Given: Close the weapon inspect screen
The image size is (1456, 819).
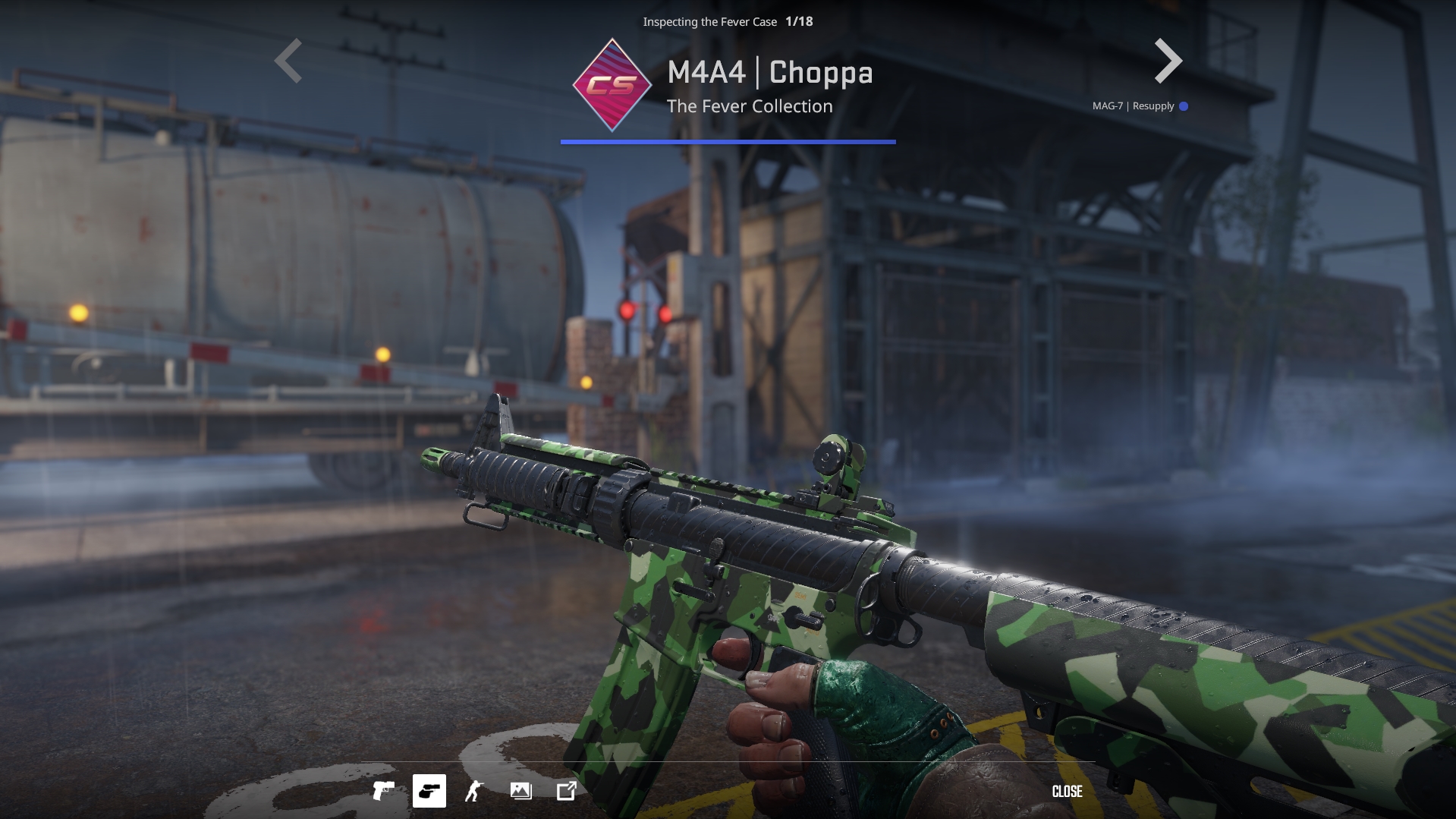Looking at the screenshot, I should click(x=1067, y=792).
